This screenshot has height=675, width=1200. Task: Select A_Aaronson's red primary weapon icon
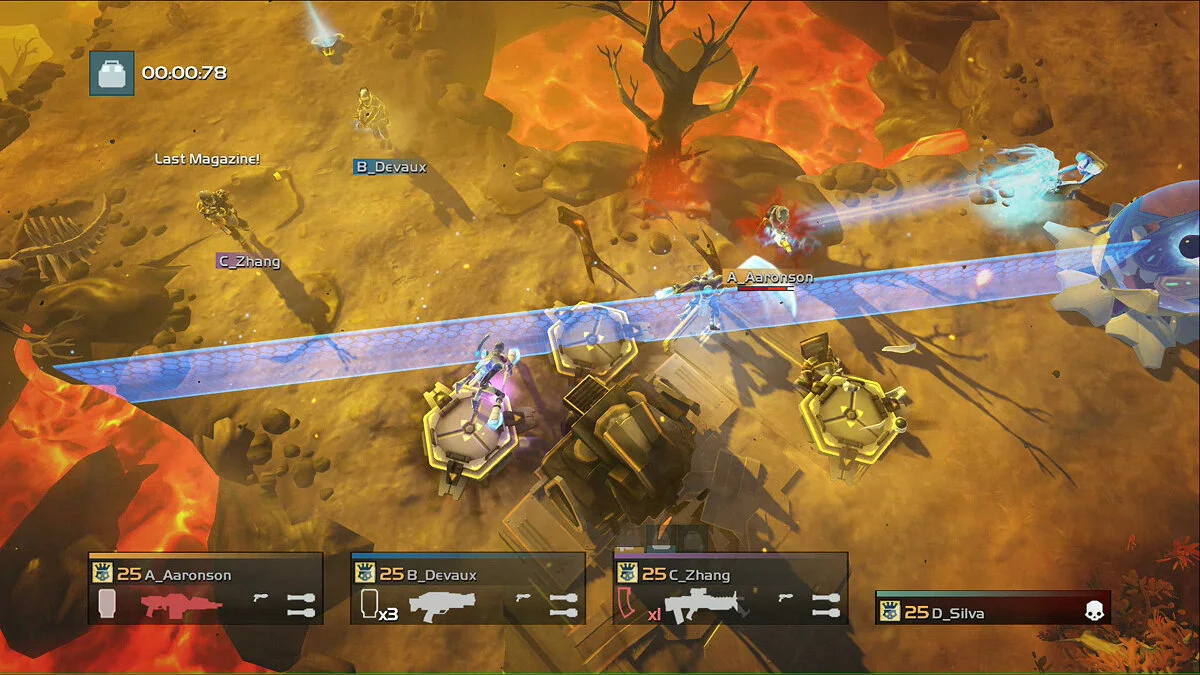[x=181, y=605]
